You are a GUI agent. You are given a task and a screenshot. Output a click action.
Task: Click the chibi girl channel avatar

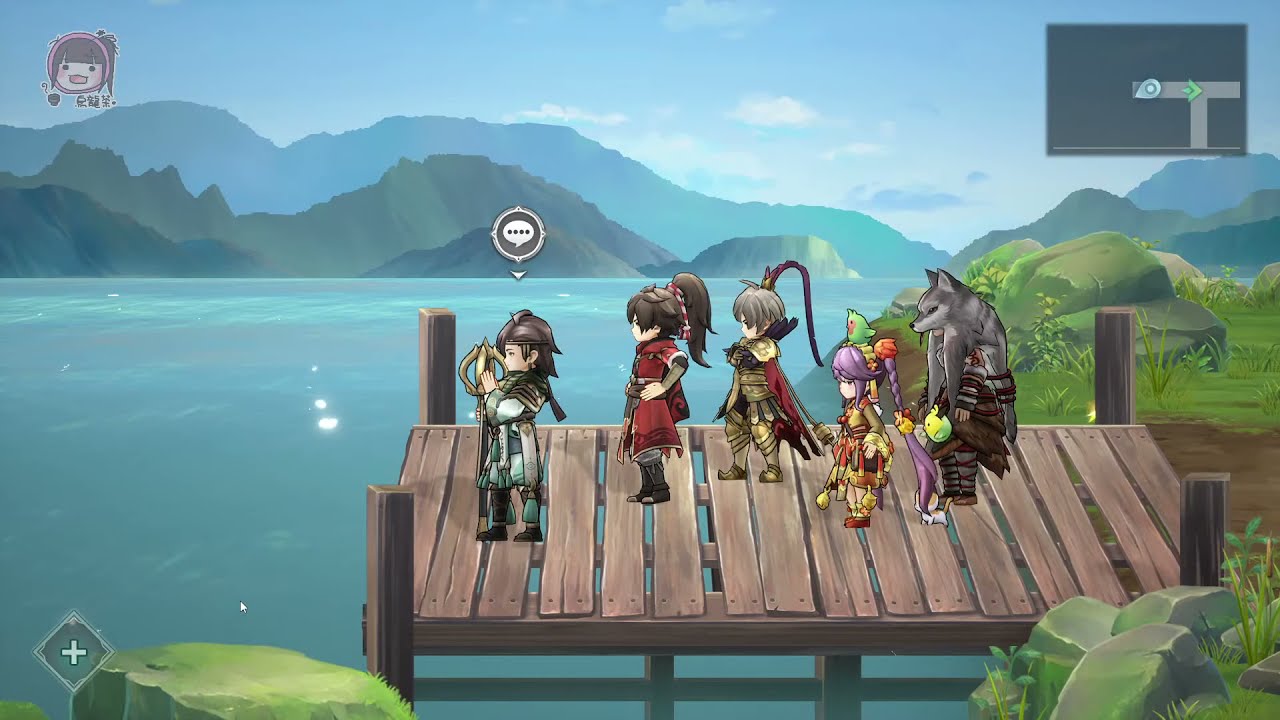79,68
